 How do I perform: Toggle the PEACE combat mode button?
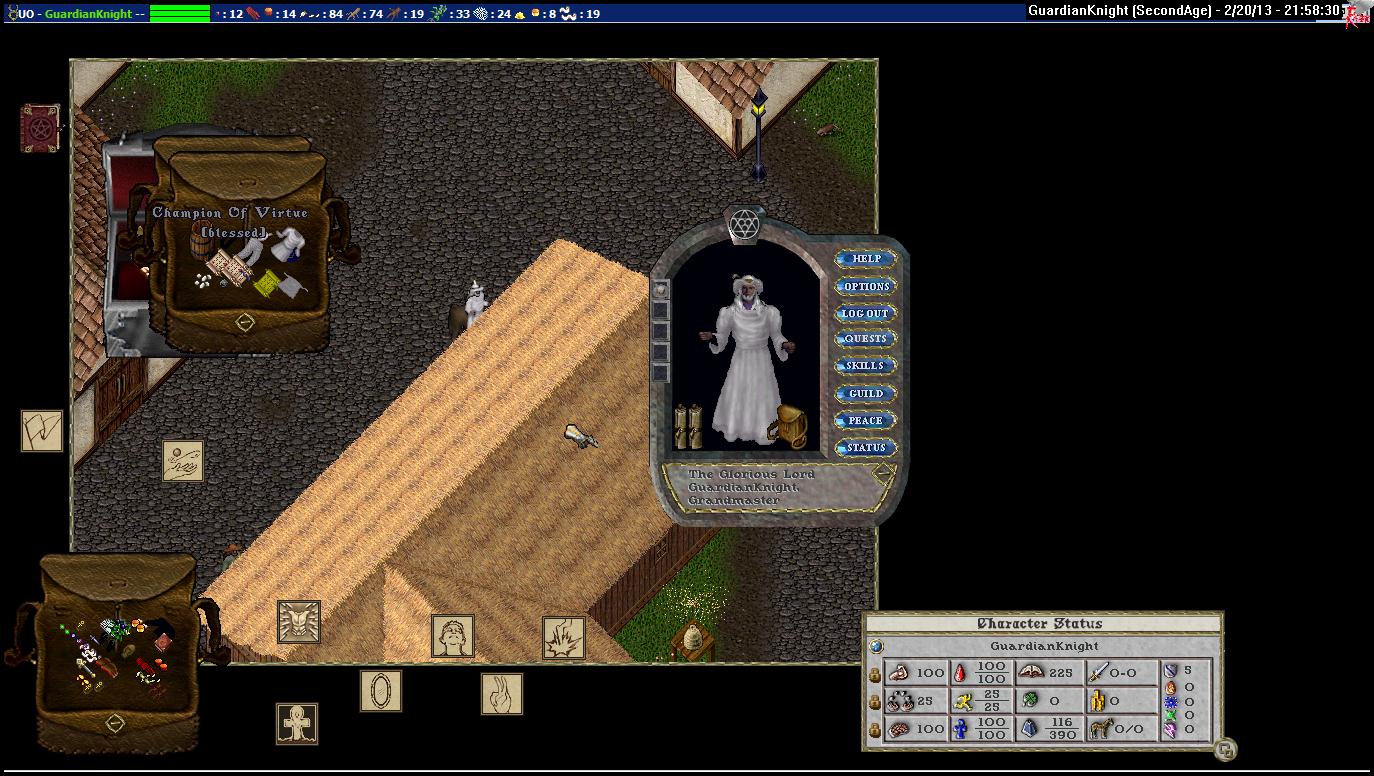click(866, 421)
